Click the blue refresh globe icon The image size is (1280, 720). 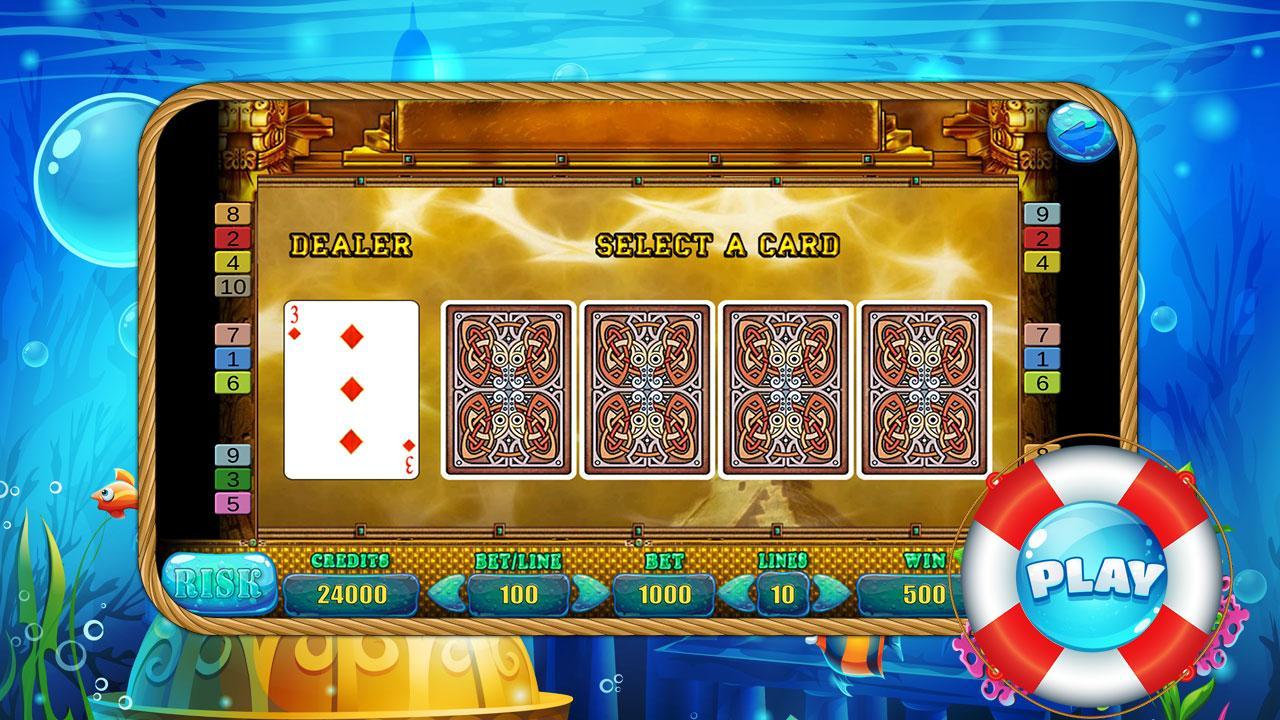[x=1080, y=130]
